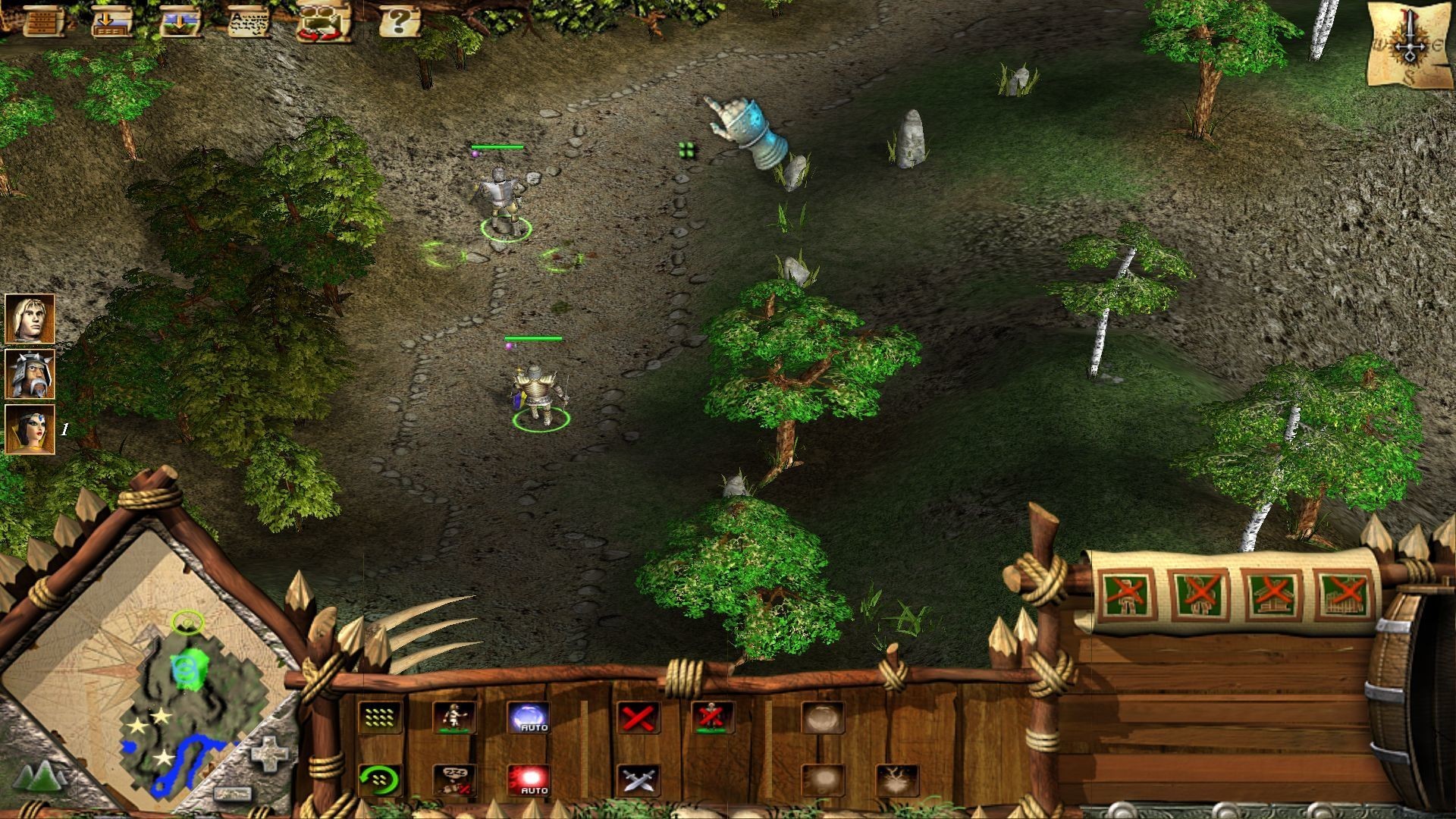Image resolution: width=1456 pixels, height=819 pixels.
Task: Toggle the red orb AUTO ability
Action: click(x=529, y=780)
